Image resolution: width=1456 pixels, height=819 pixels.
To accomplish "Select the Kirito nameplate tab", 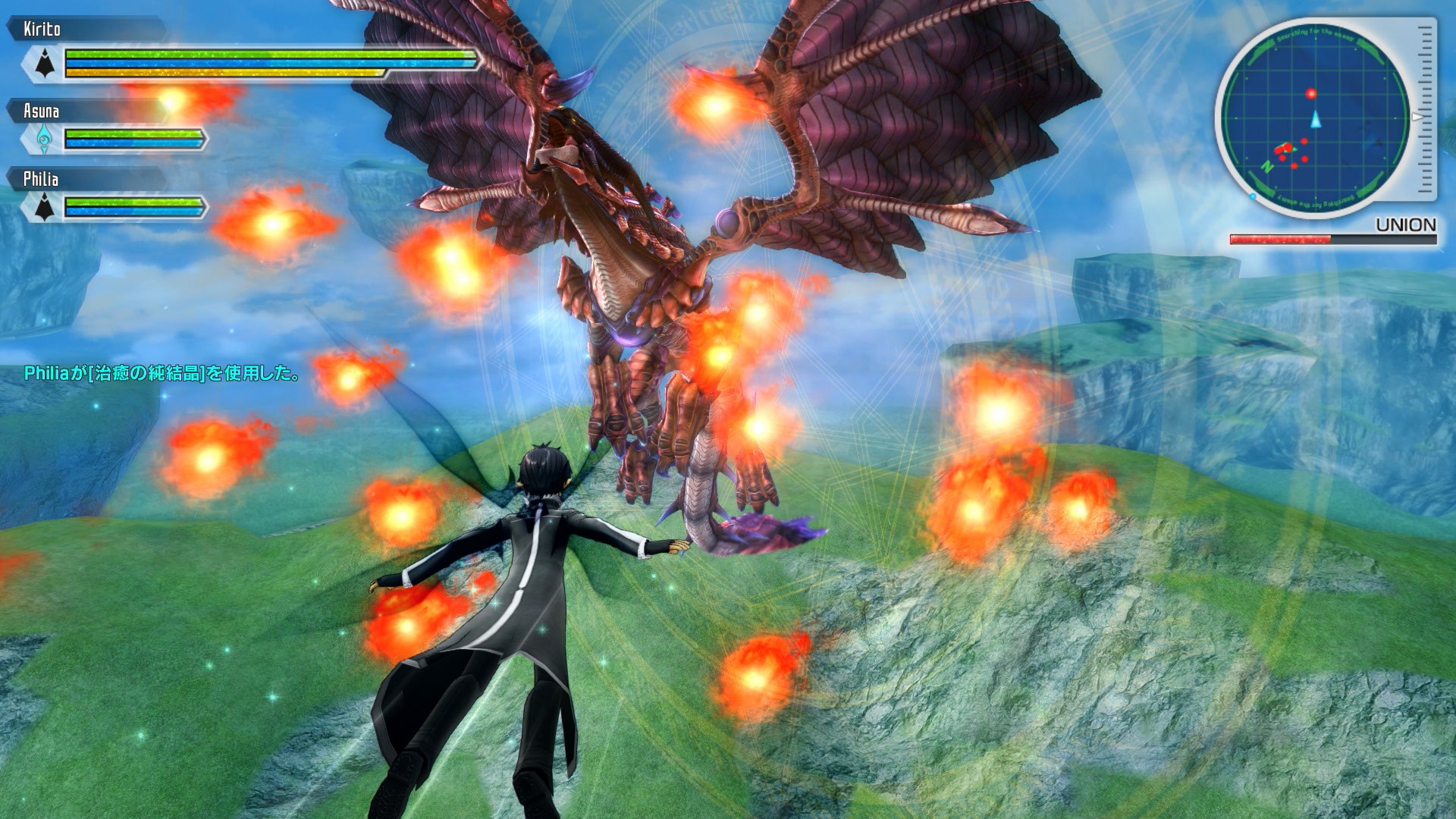I will (x=42, y=29).
